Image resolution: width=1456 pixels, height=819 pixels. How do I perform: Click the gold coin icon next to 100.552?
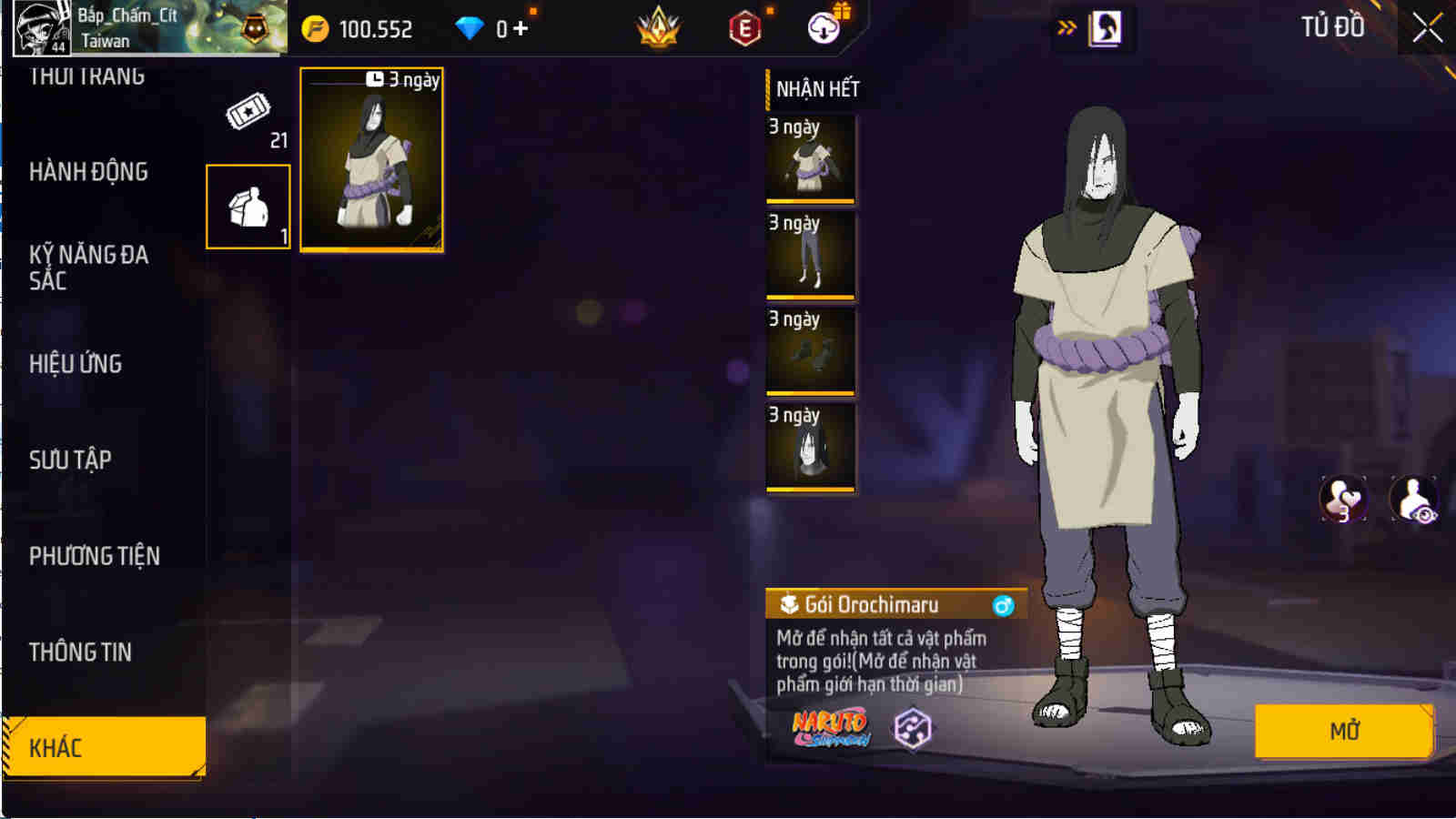[x=314, y=27]
